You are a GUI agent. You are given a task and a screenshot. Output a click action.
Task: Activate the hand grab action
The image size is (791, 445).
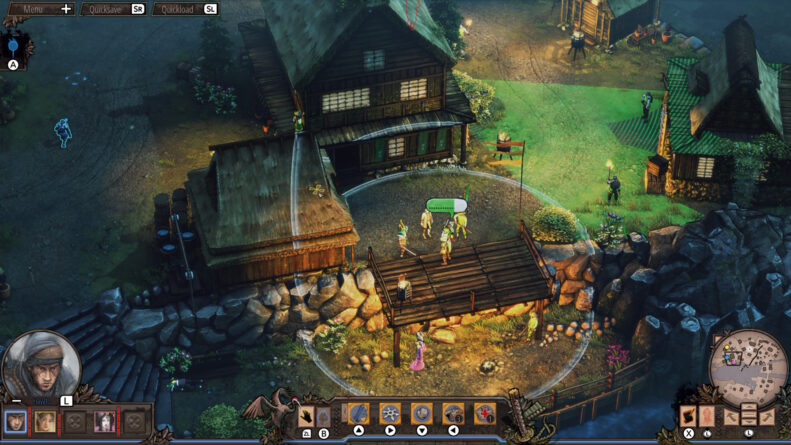[x=307, y=415]
